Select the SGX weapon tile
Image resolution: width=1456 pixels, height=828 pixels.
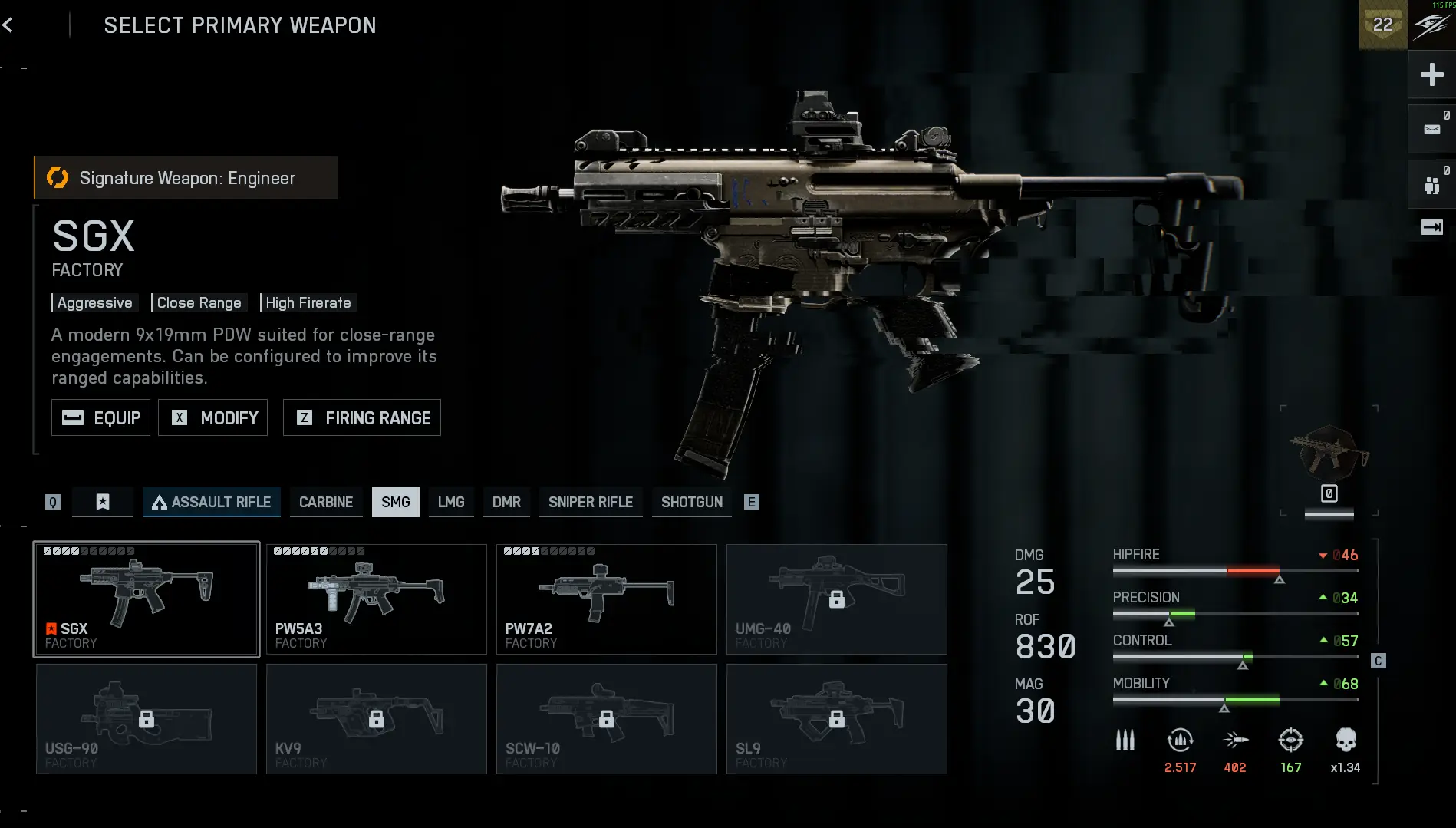(147, 599)
